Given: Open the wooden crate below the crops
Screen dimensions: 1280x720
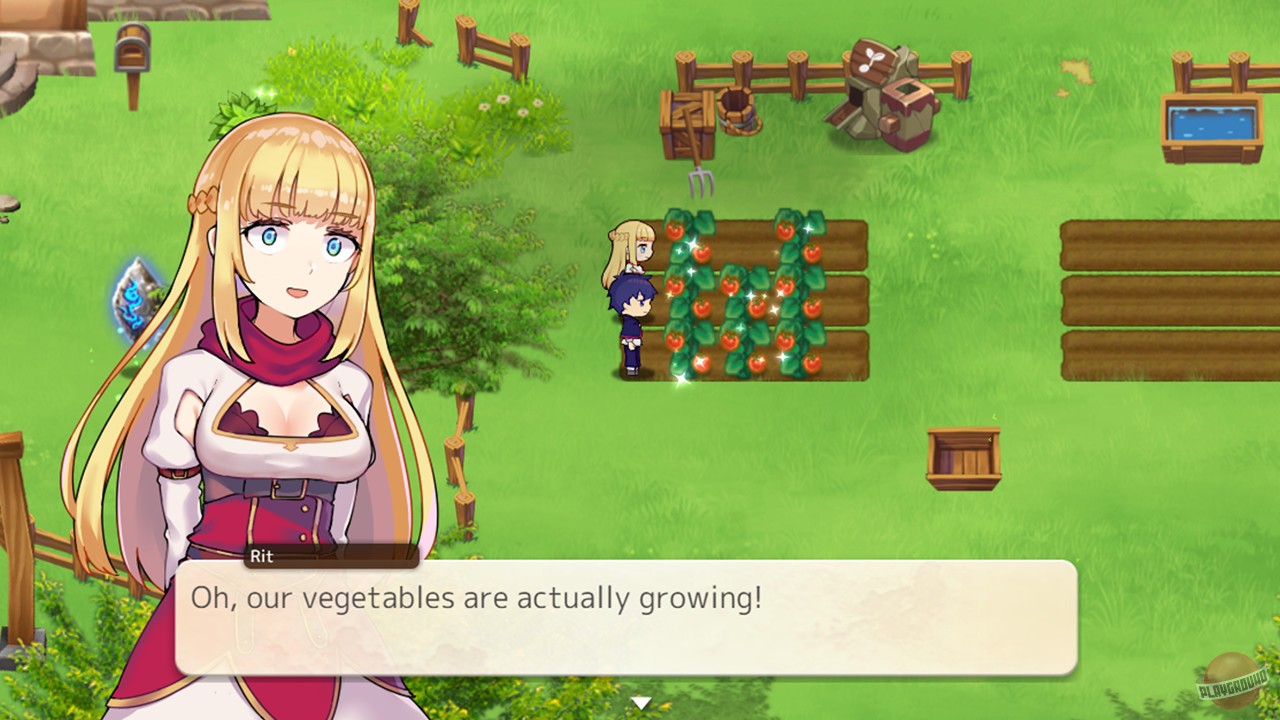Looking at the screenshot, I should point(963,457).
